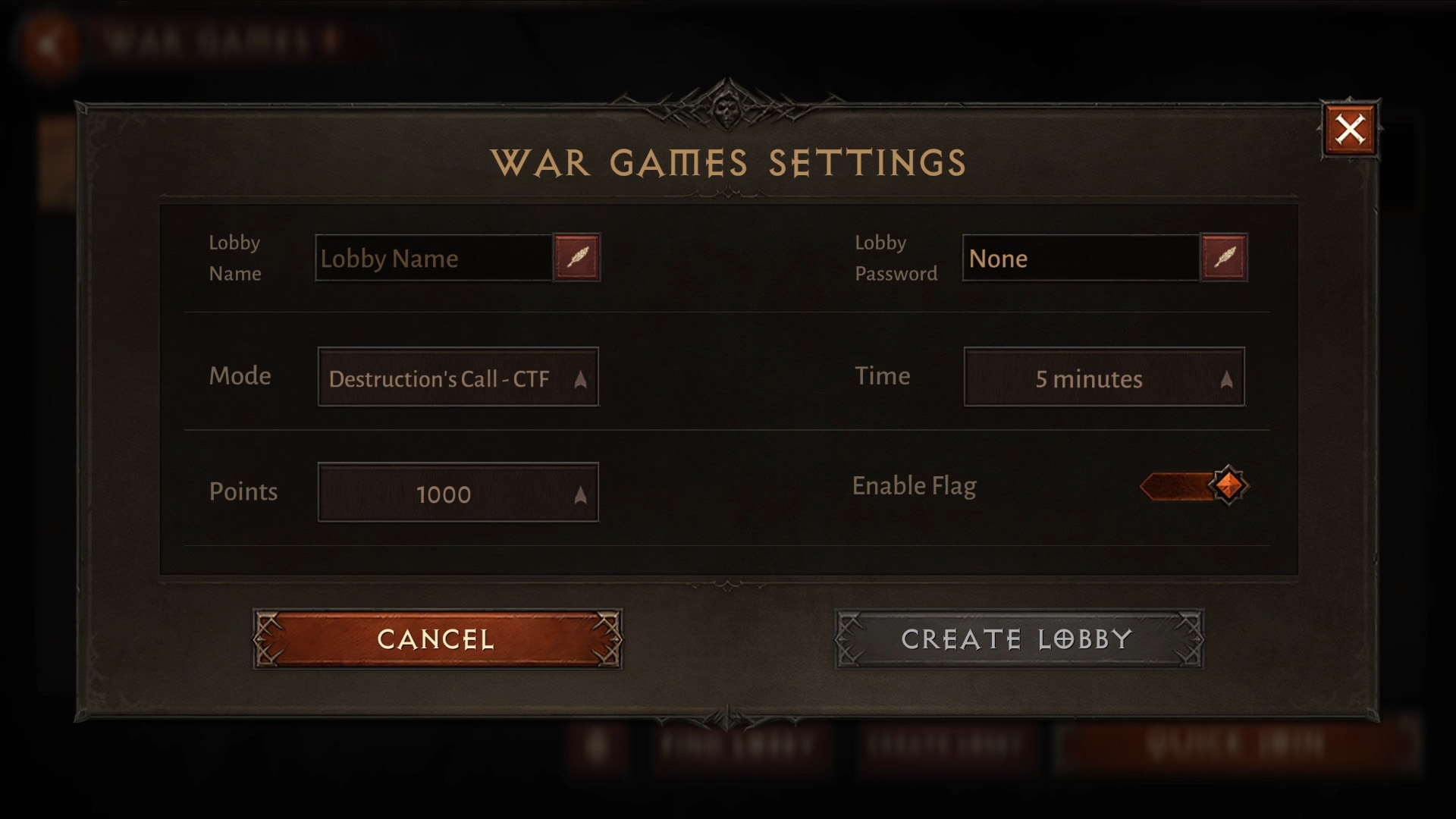Screen dimensions: 1456x819
Task: Edit lobby password with the quill button
Action: point(1224,258)
